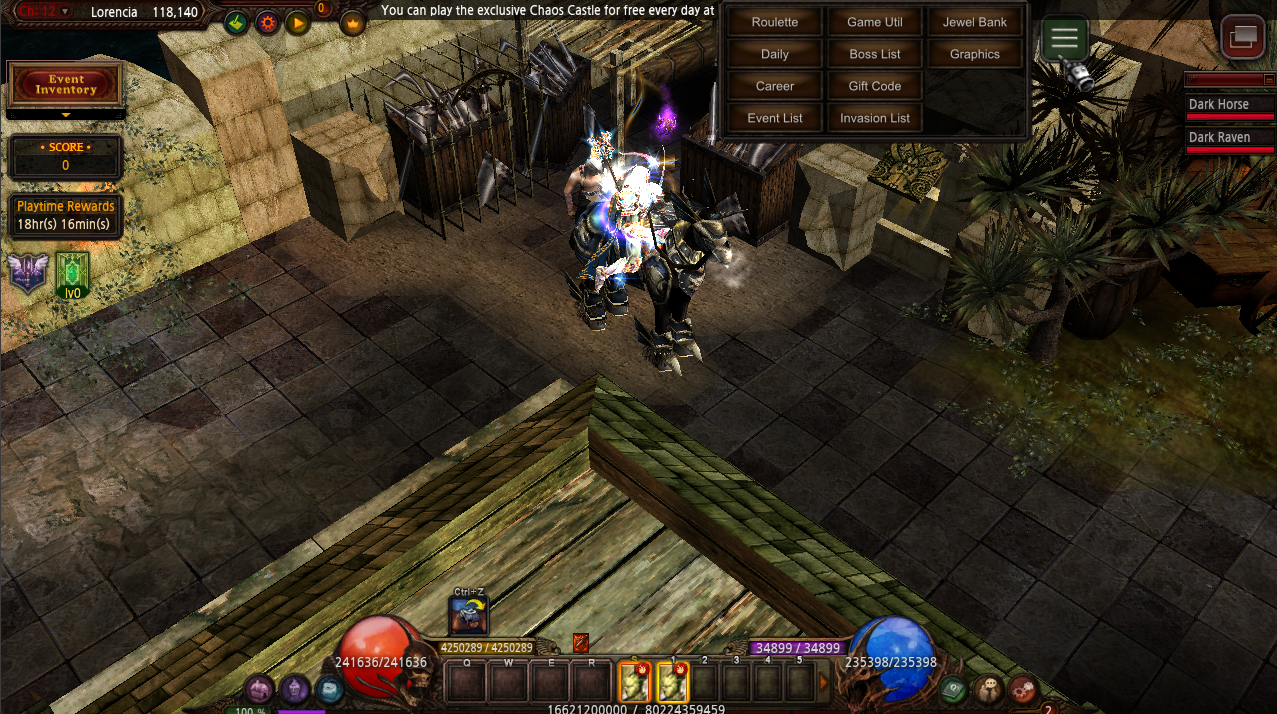Viewport: 1277px width, 714px height.
Task: Open the crown icon in the top bar
Action: tap(353, 22)
